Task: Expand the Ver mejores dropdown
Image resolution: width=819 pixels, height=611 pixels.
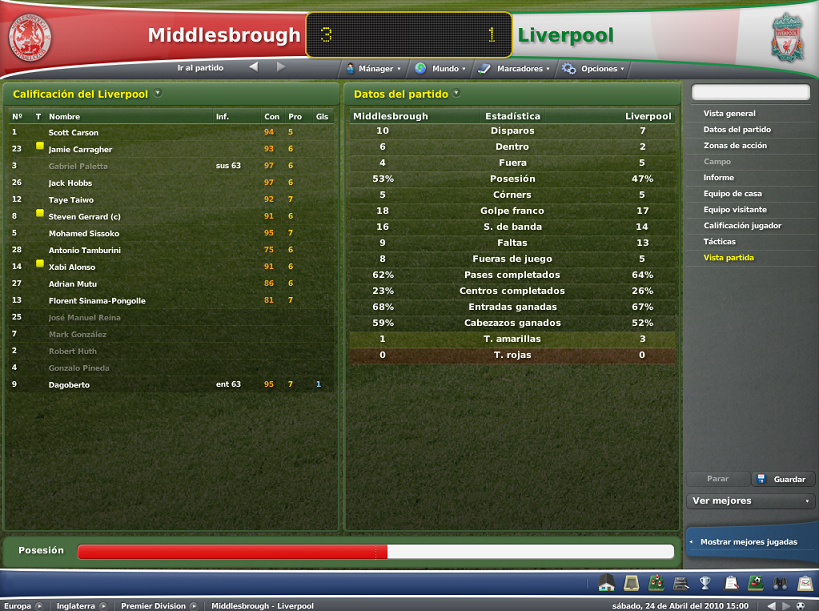Action: tap(751, 501)
